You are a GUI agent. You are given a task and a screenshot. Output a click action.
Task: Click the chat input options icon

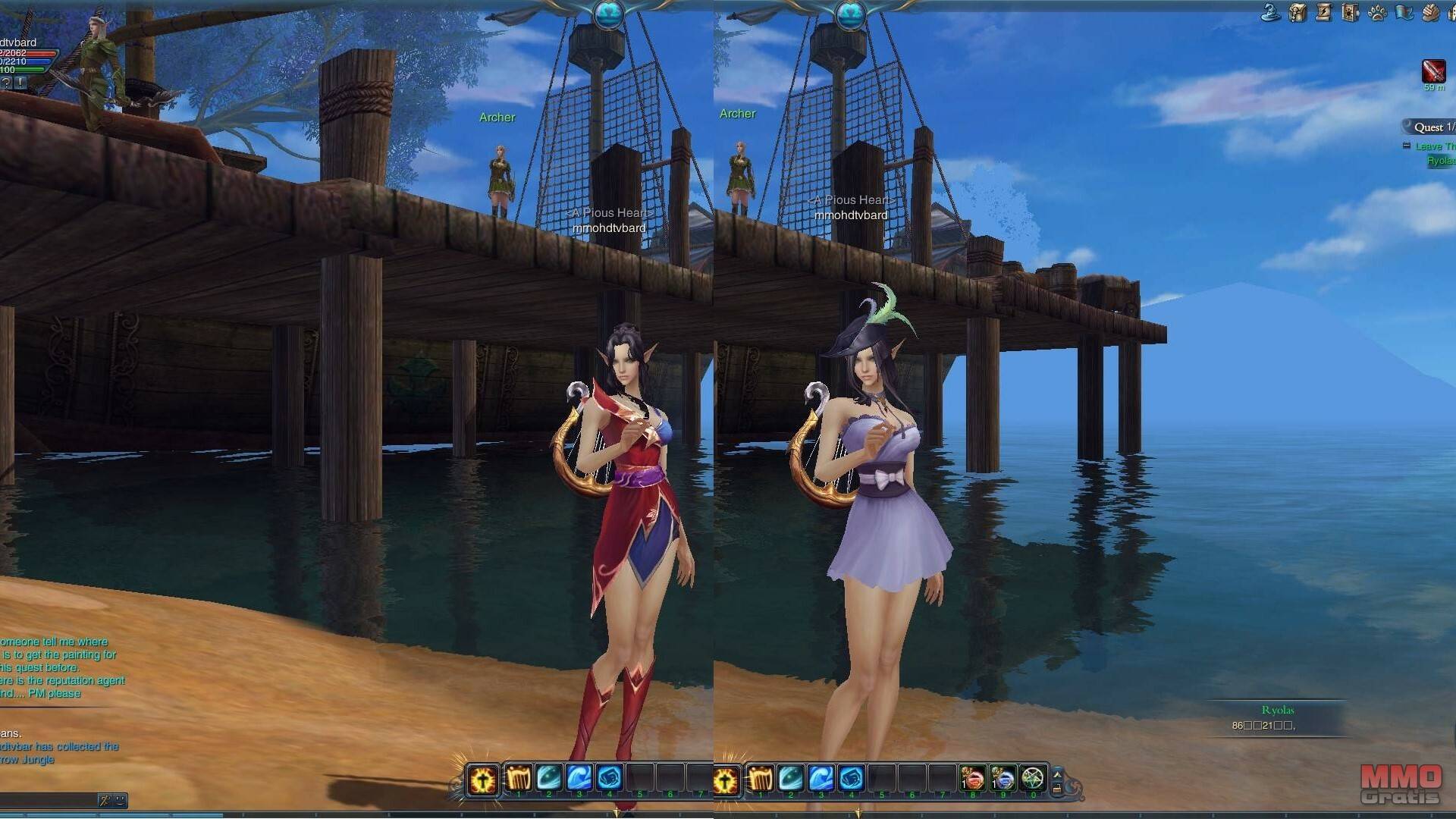pyautogui.click(x=105, y=800)
